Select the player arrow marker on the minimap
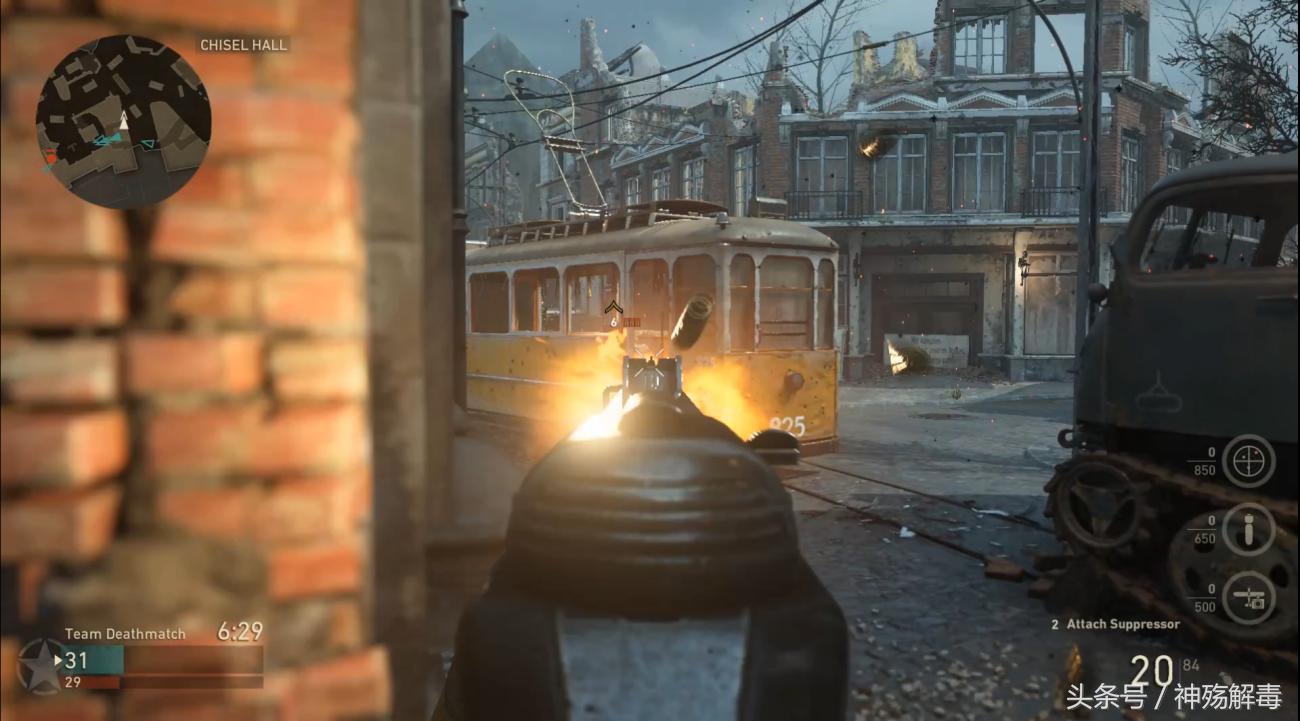 (123, 121)
